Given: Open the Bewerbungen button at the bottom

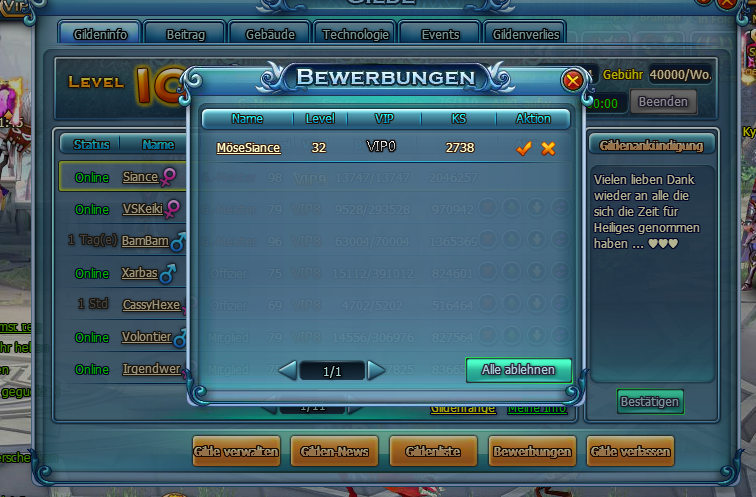Looking at the screenshot, I should (x=532, y=452).
